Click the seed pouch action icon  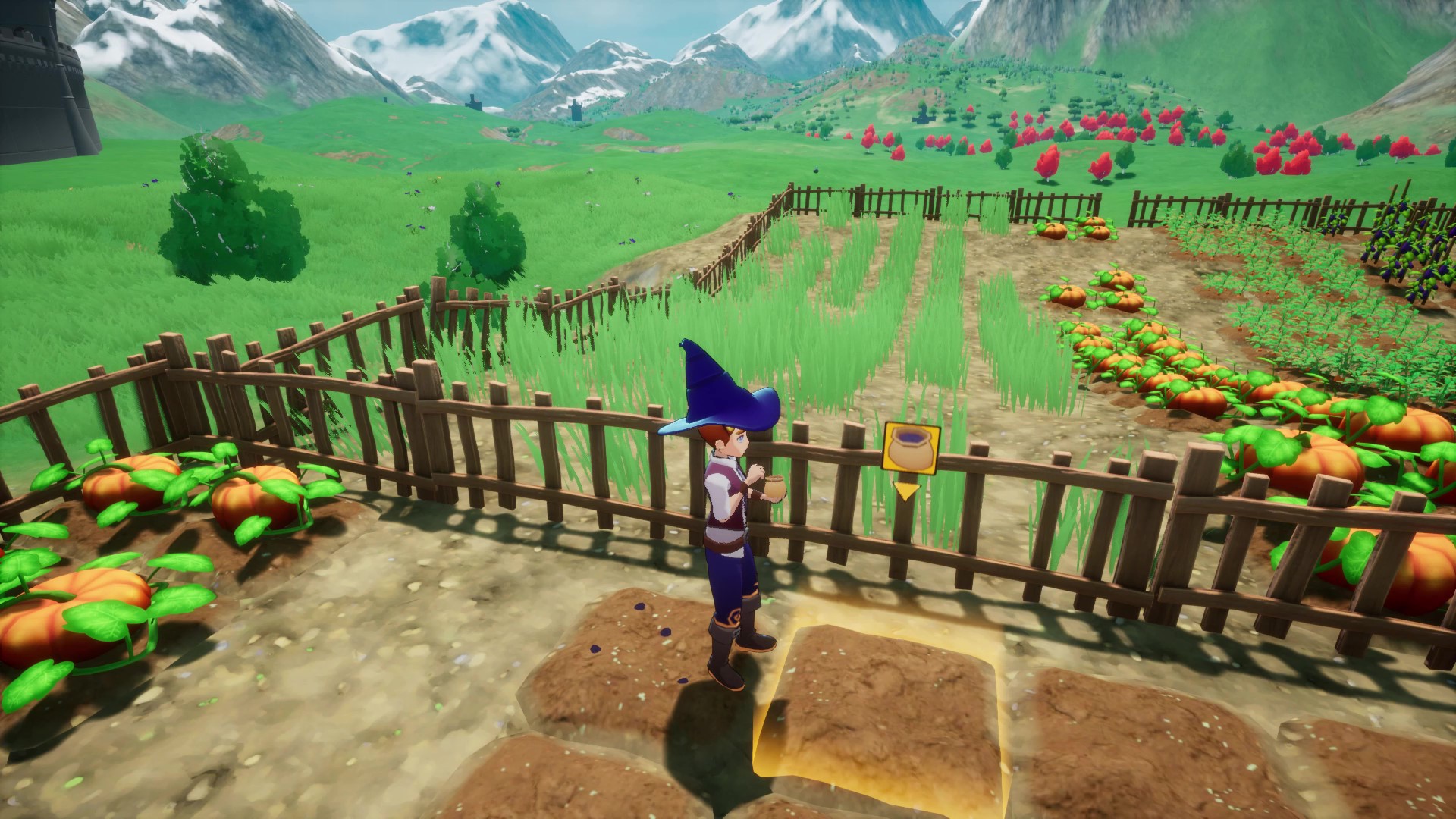point(912,449)
